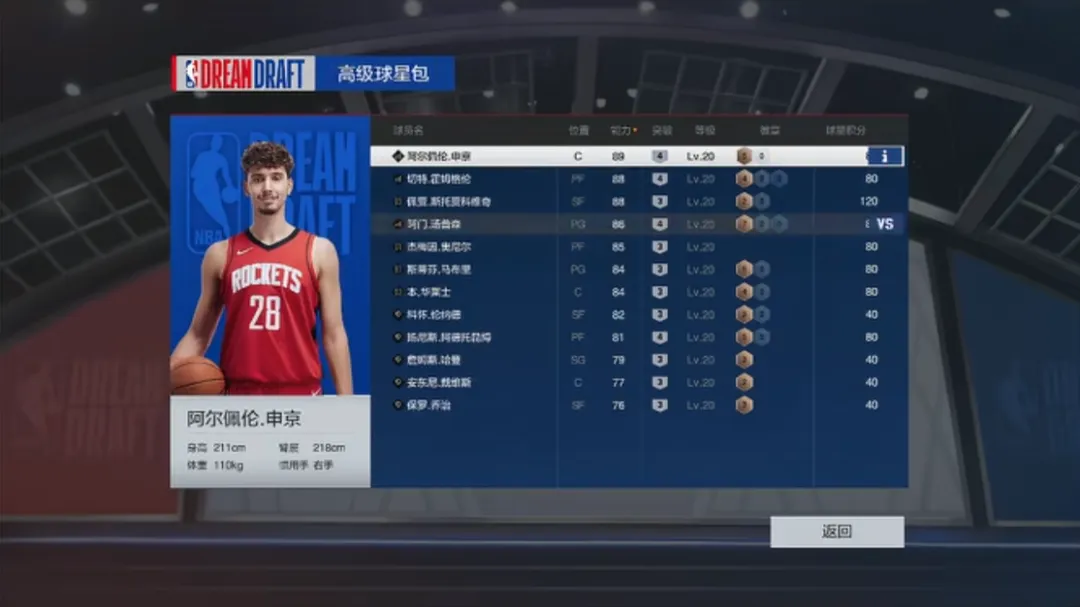Screen dimensions: 1080x607
Task: Open the info button on 申京's row
Action: pyautogui.click(x=884, y=156)
